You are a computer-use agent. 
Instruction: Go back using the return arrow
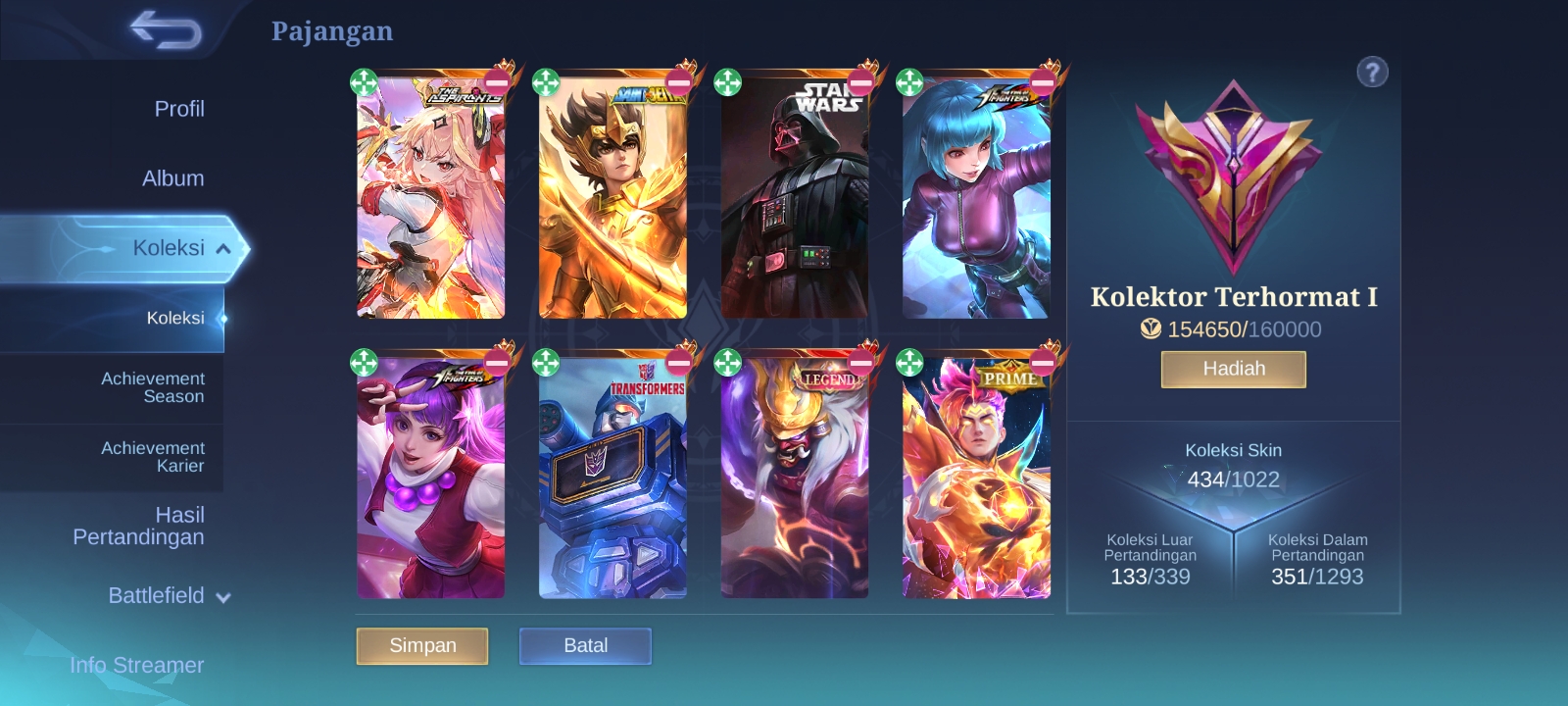coord(165,29)
